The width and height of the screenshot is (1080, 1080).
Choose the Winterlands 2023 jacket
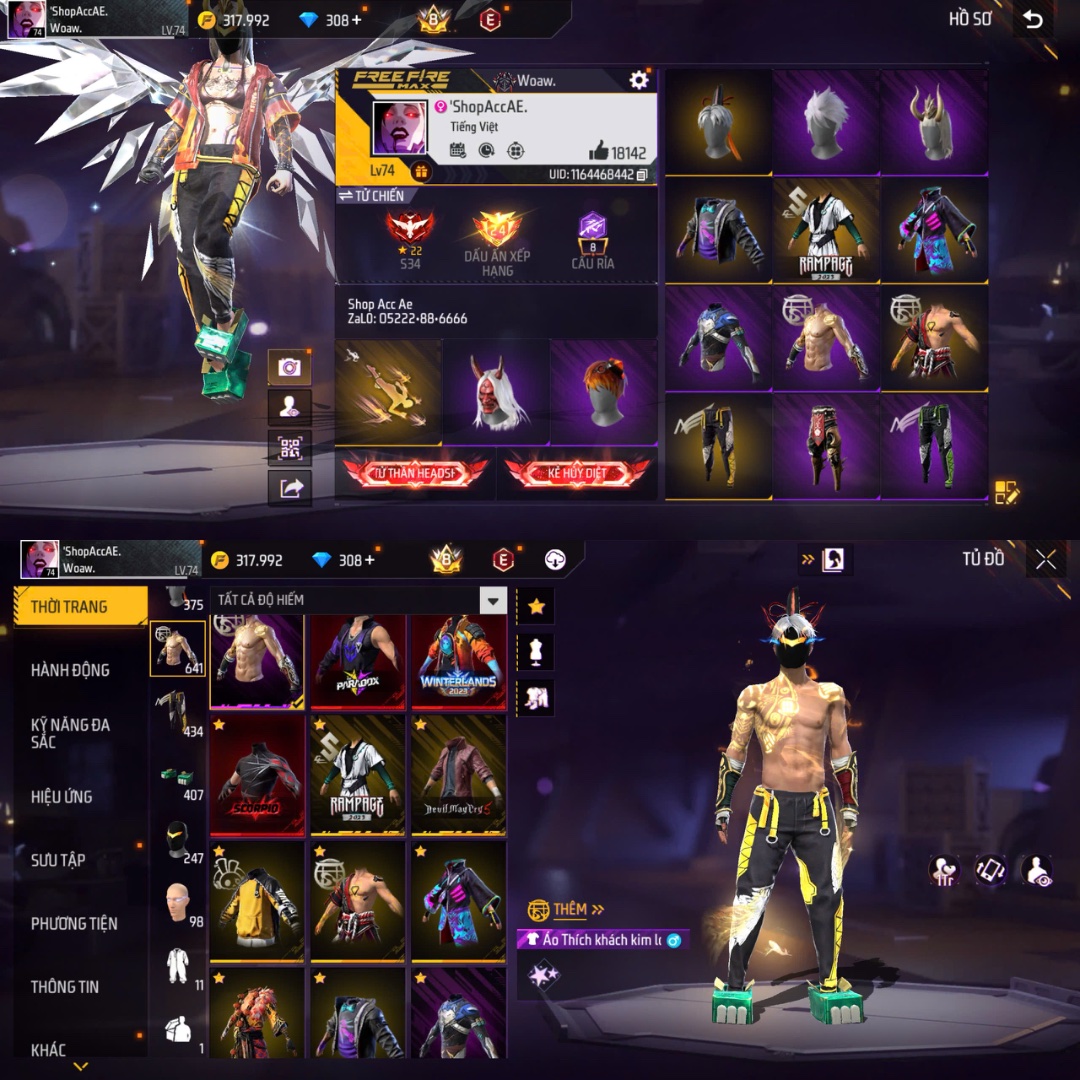click(458, 661)
